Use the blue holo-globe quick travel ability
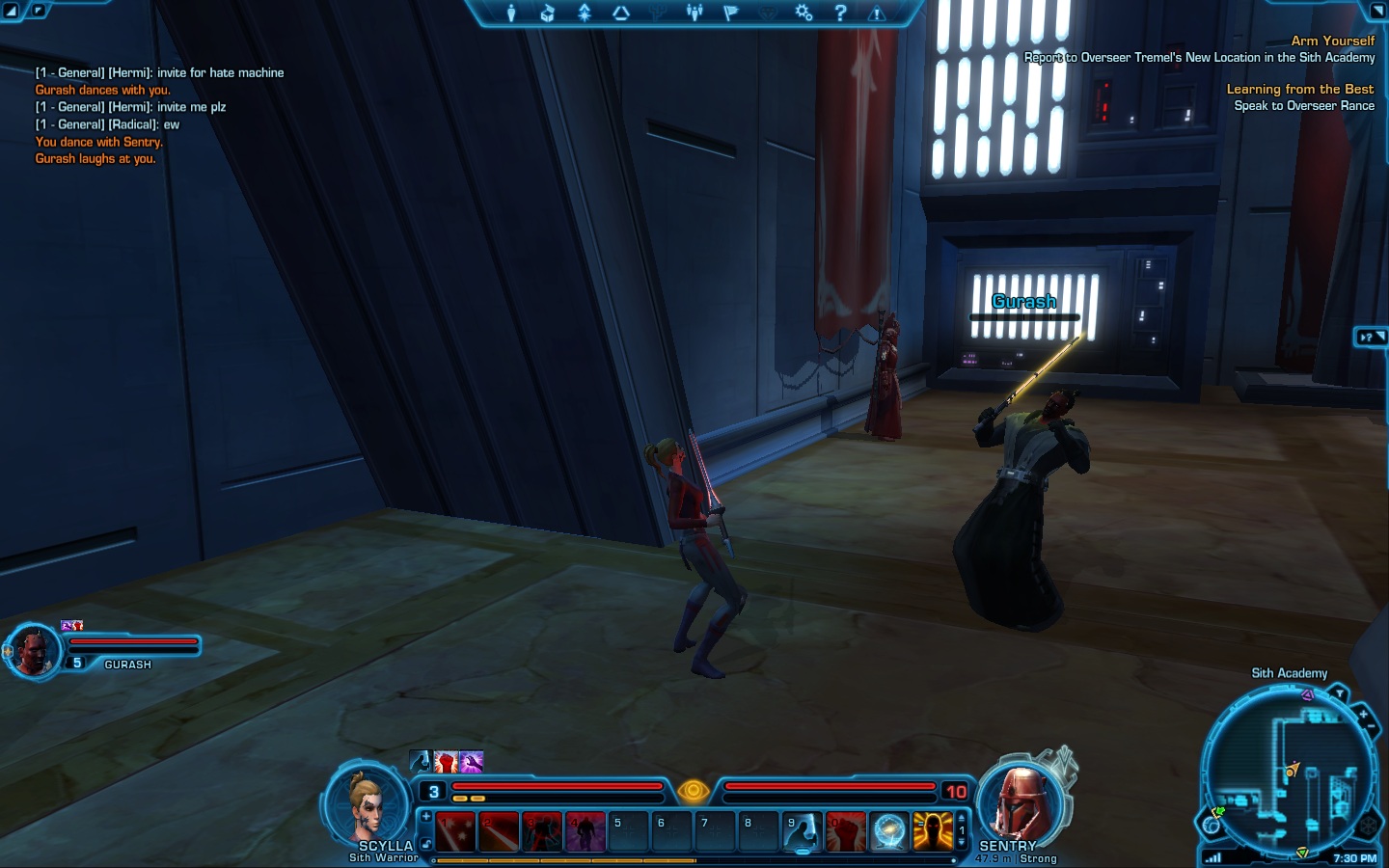1389x868 pixels. point(888,831)
